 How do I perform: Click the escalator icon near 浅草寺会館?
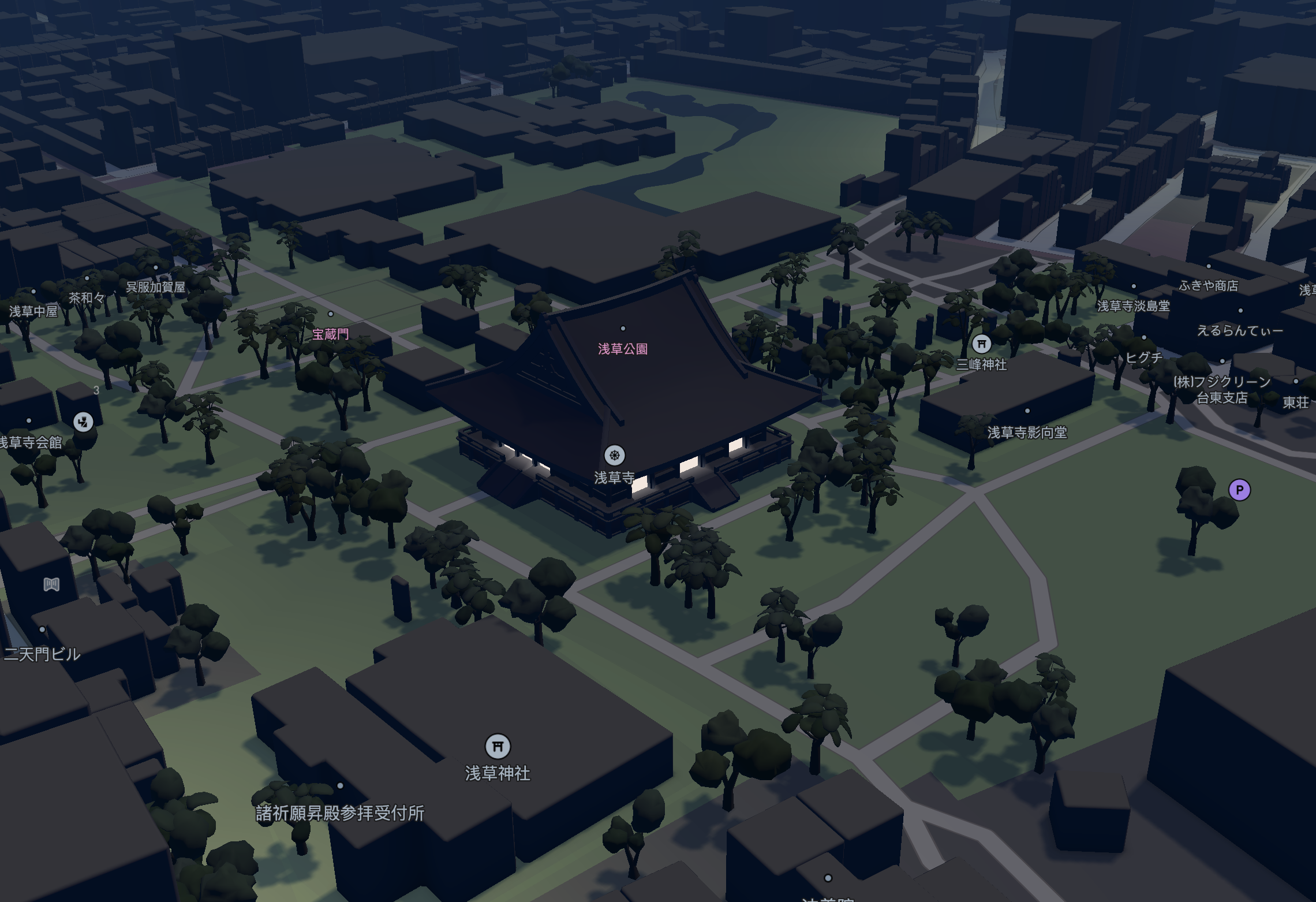[x=82, y=422]
